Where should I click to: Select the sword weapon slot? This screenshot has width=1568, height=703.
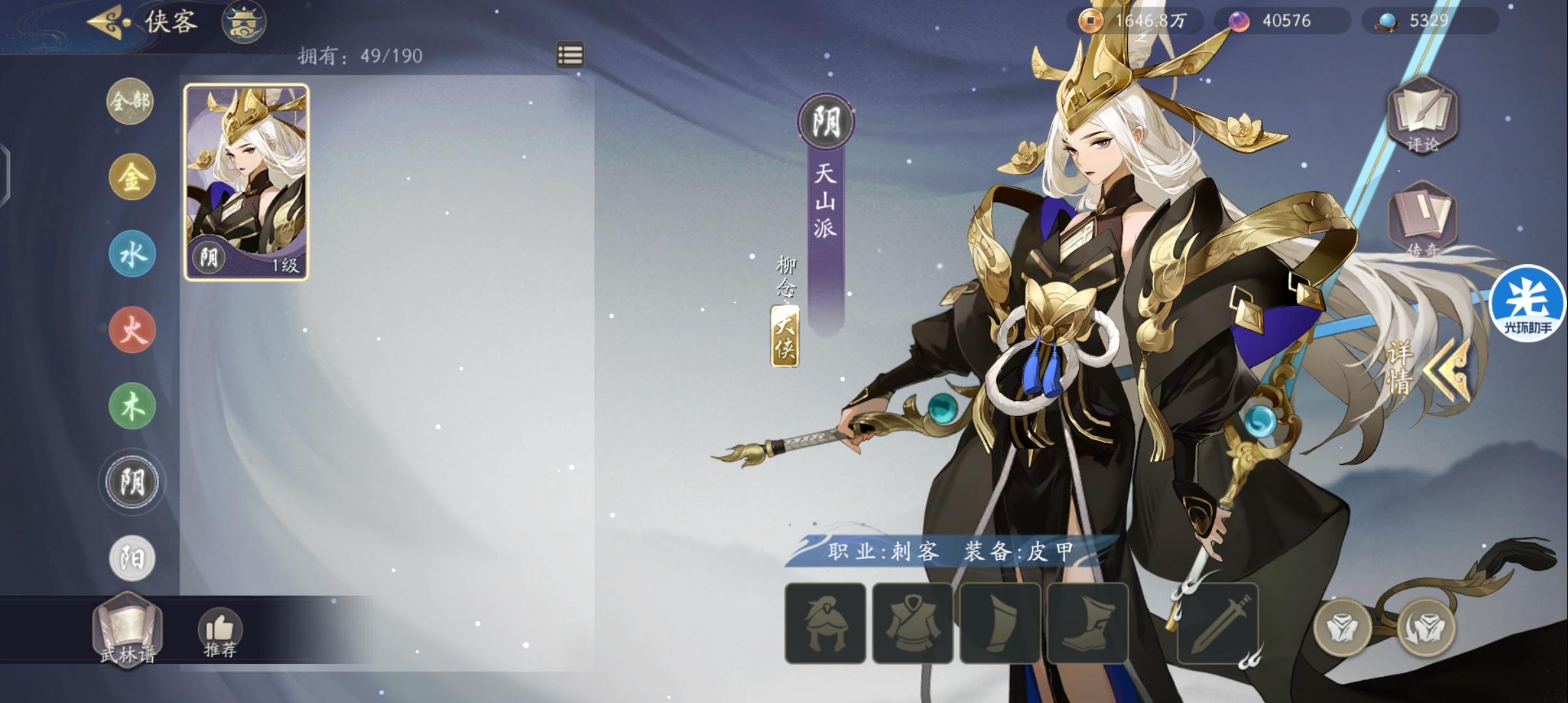click(x=1218, y=624)
